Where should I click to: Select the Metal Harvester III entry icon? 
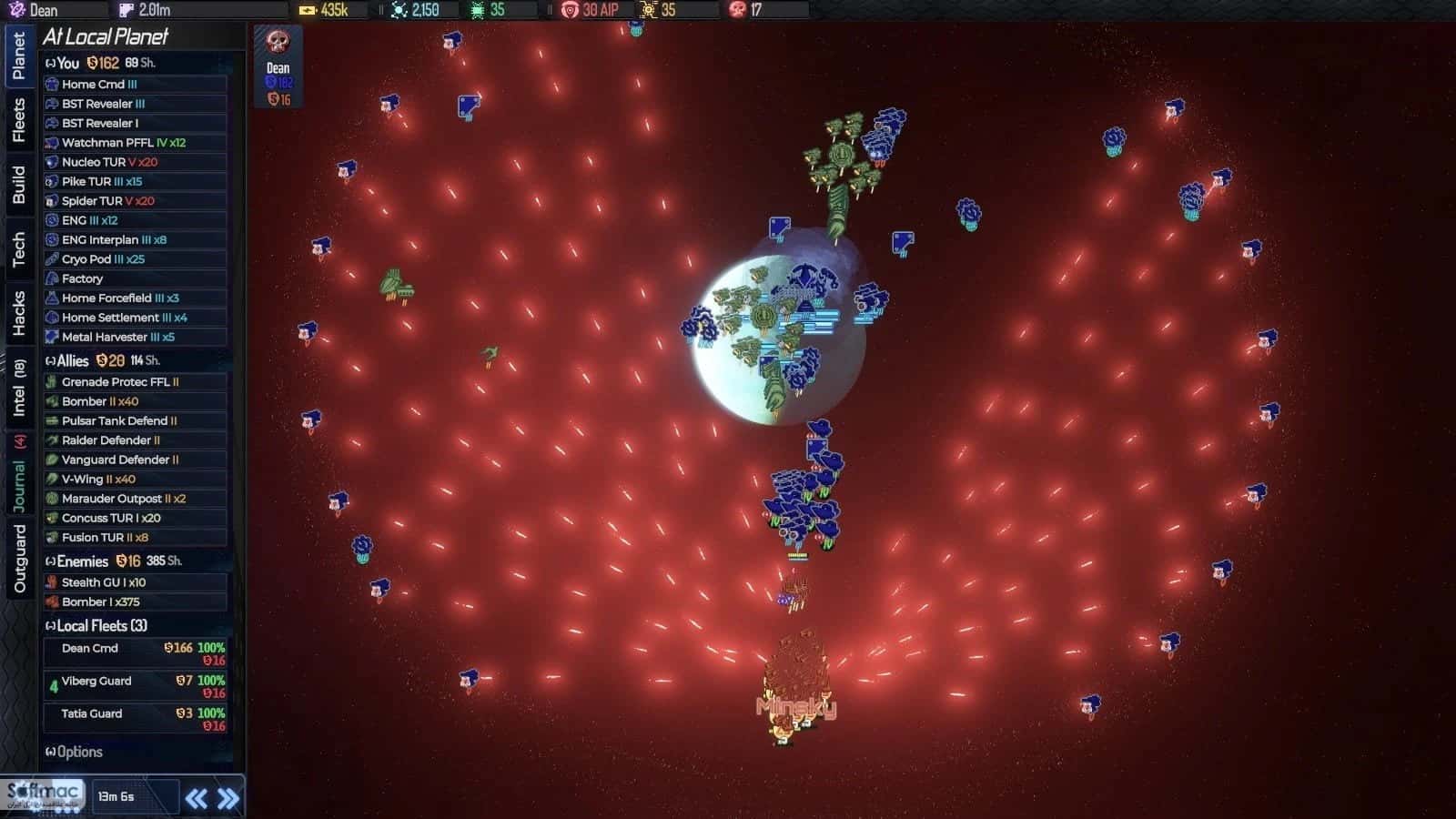click(53, 337)
